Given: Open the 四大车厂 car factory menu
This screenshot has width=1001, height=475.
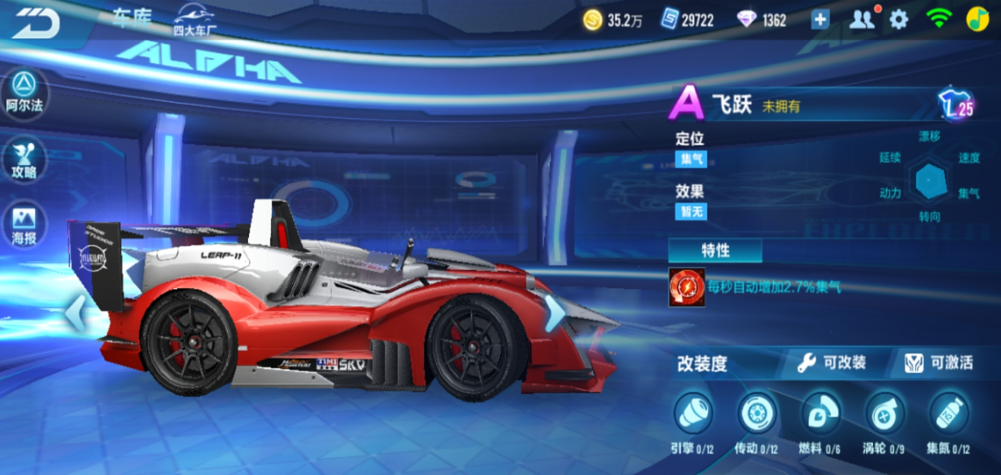Looking at the screenshot, I should click(x=195, y=20).
